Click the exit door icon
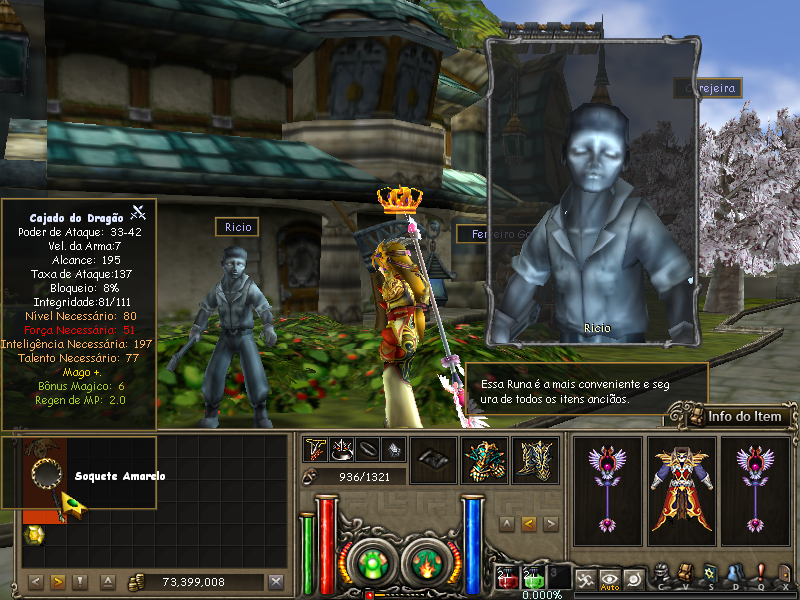Viewport: 800px width, 600px height. point(784,574)
